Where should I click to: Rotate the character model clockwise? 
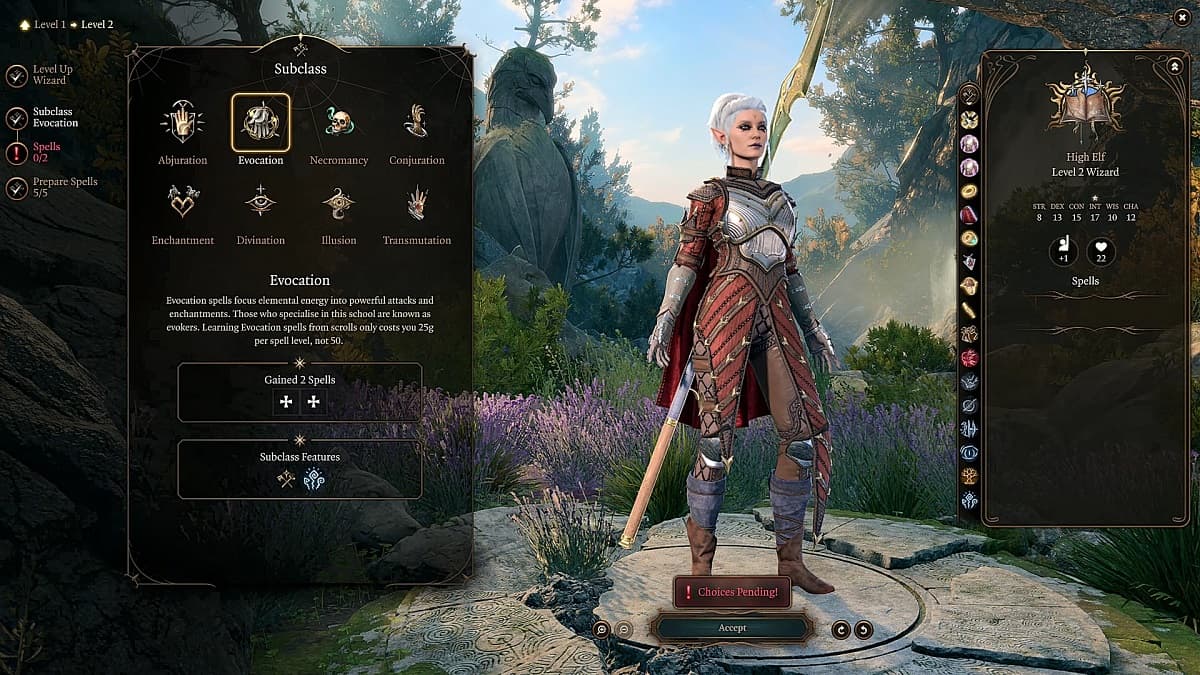click(x=863, y=629)
